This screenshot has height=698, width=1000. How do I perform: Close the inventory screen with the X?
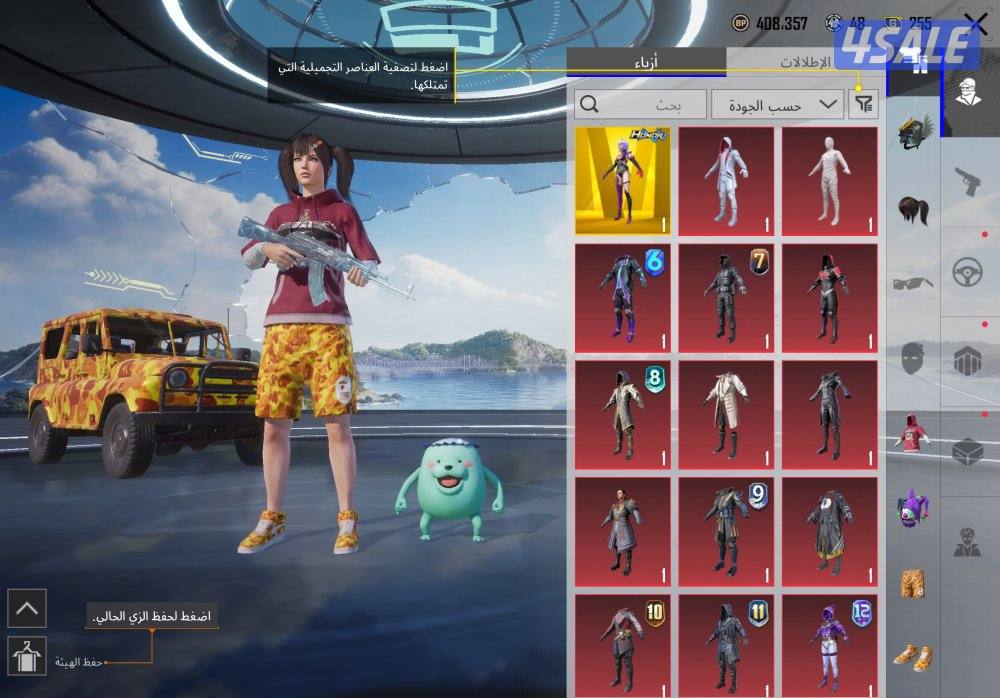(x=975, y=23)
